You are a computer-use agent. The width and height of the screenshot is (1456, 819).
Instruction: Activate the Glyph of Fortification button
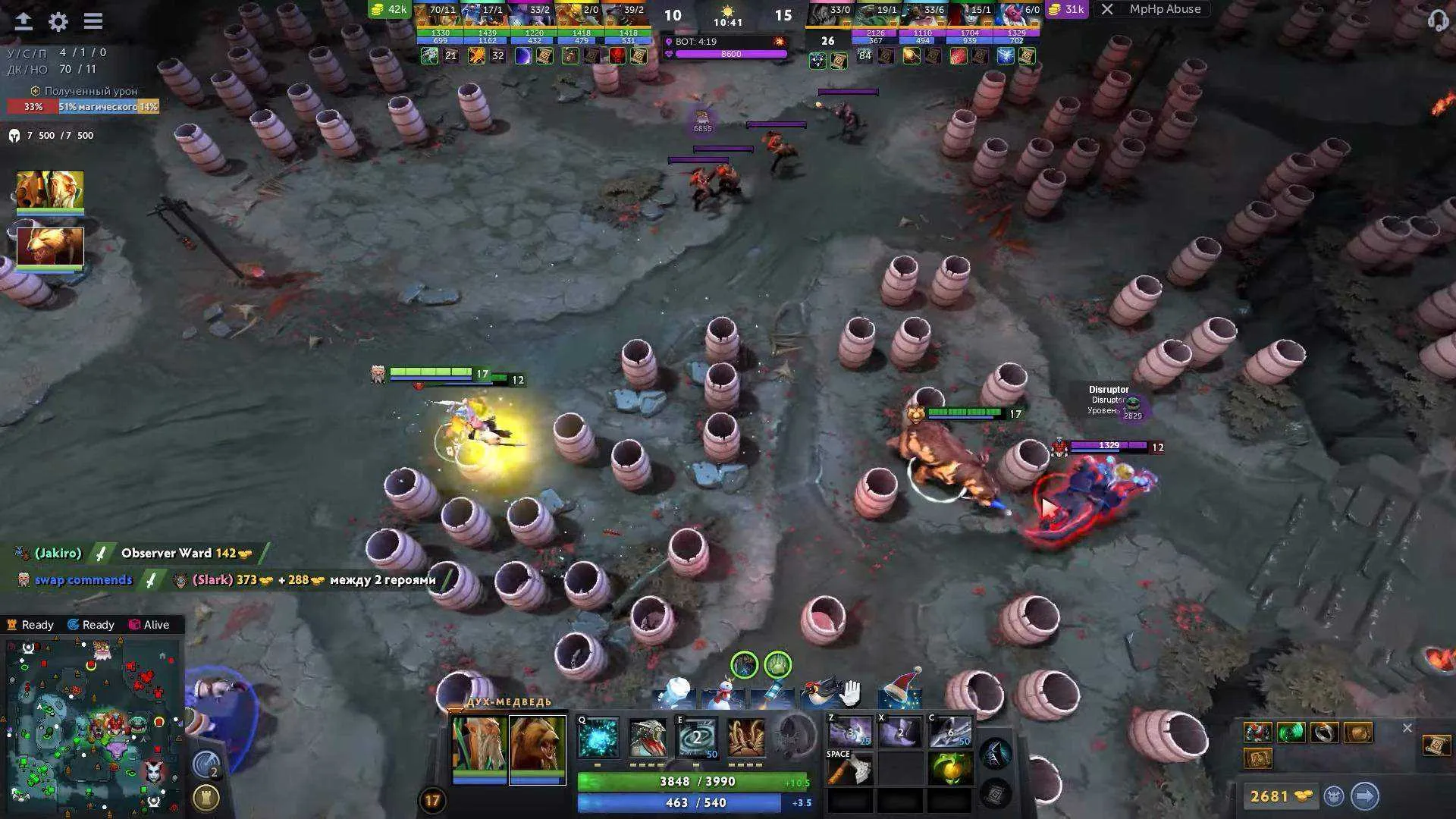(x=206, y=798)
